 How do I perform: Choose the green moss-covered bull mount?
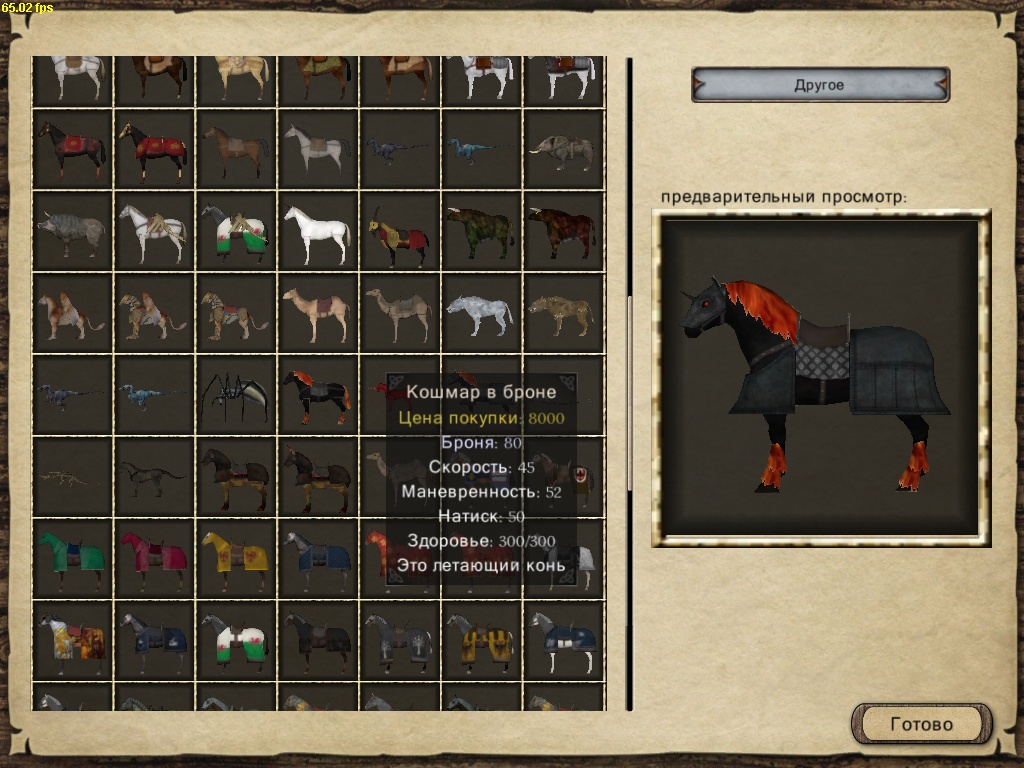click(481, 231)
